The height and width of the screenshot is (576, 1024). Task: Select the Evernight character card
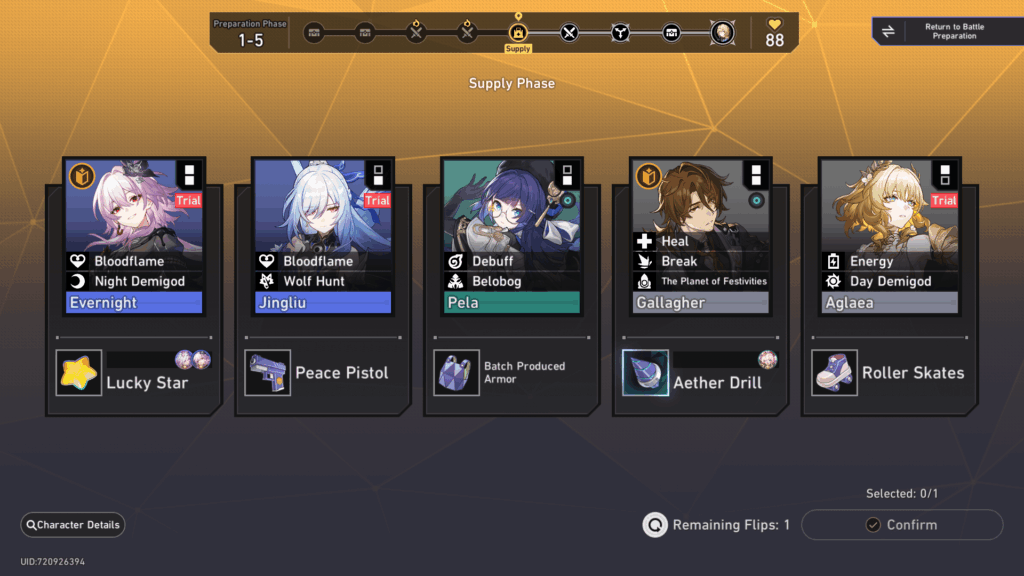(x=134, y=235)
